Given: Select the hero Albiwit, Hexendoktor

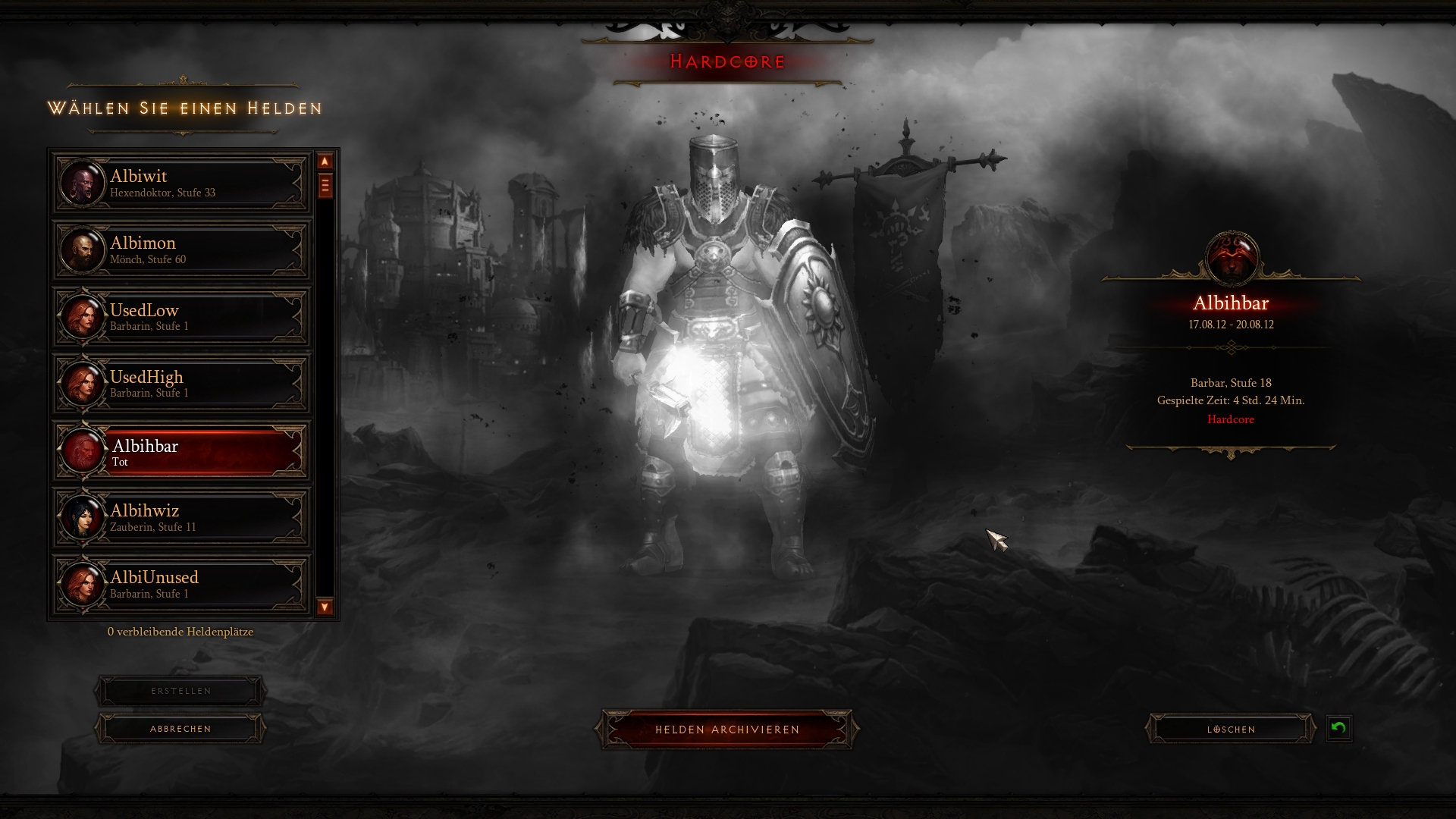Looking at the screenshot, I should 182,184.
